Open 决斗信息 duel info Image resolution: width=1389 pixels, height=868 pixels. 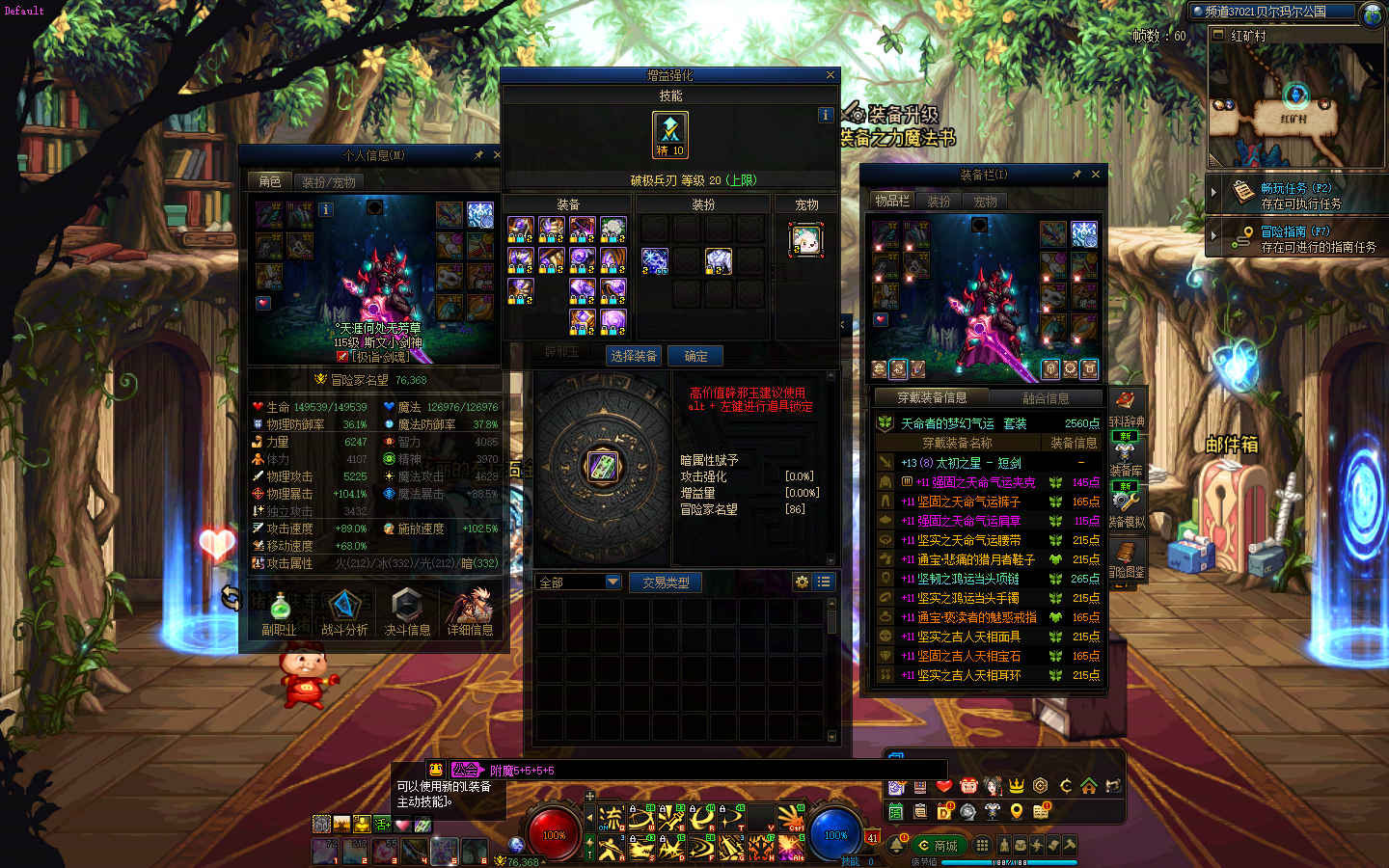[407, 612]
